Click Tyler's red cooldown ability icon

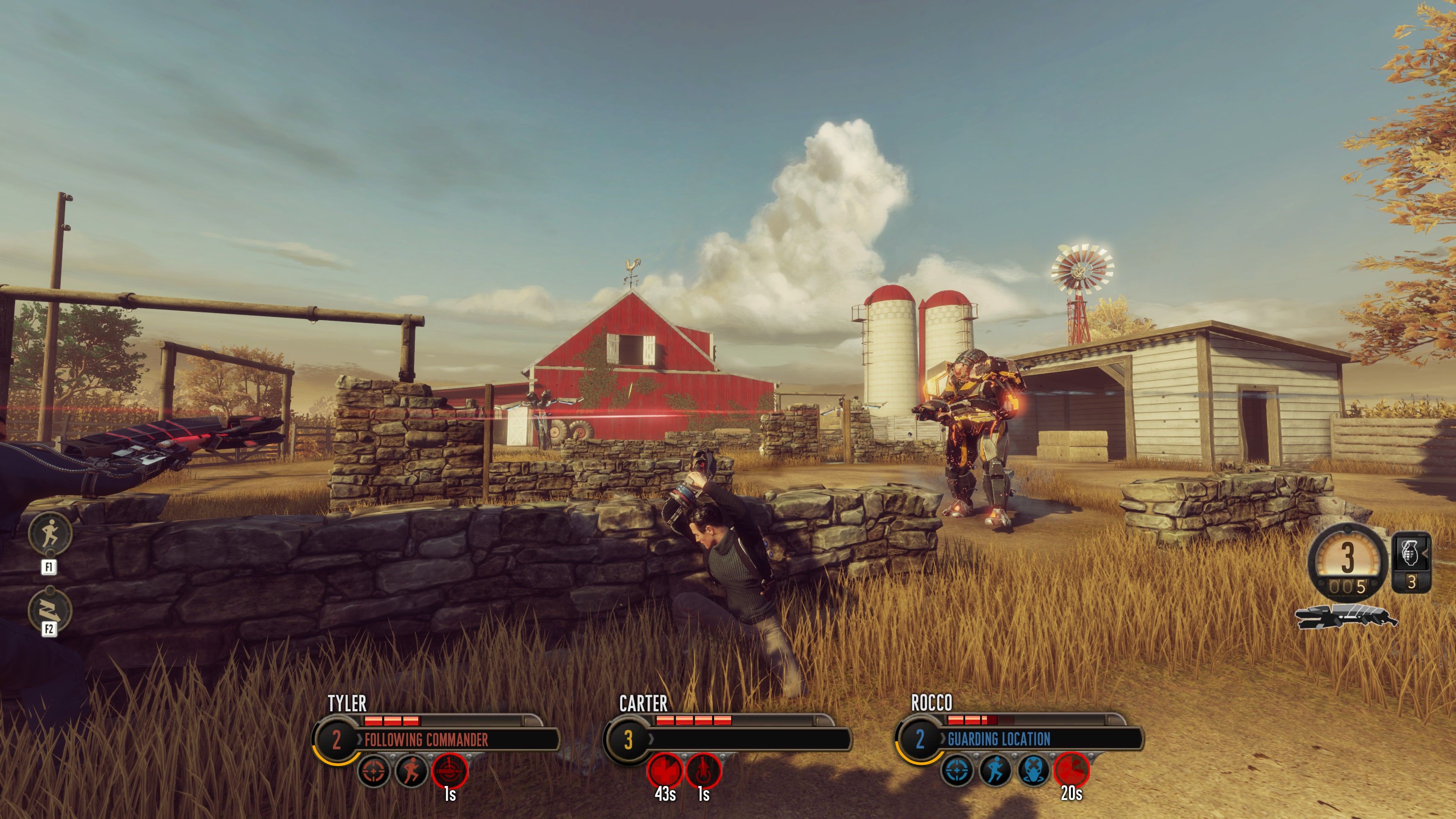click(450, 770)
